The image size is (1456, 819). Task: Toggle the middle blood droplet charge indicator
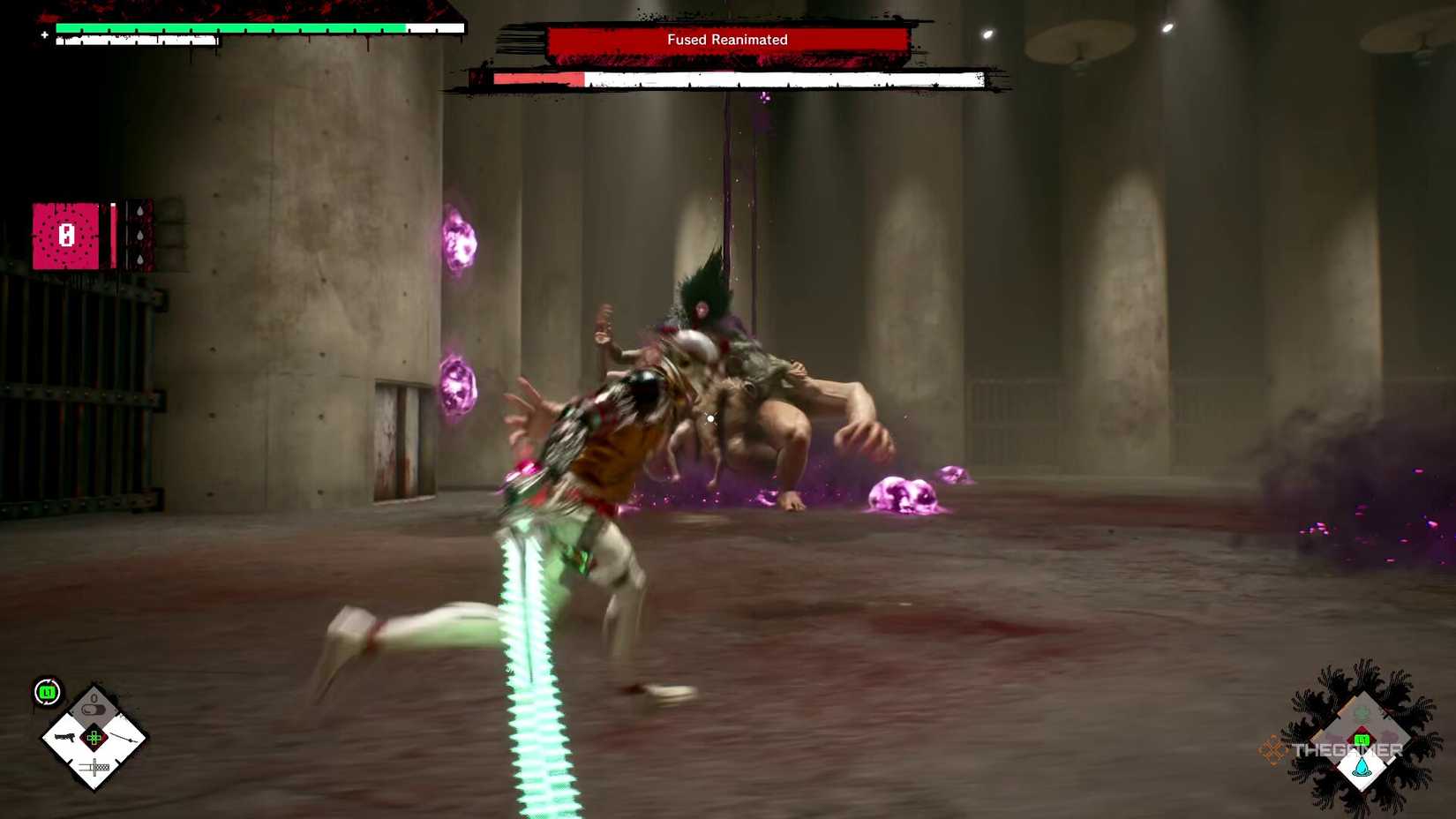(140, 236)
